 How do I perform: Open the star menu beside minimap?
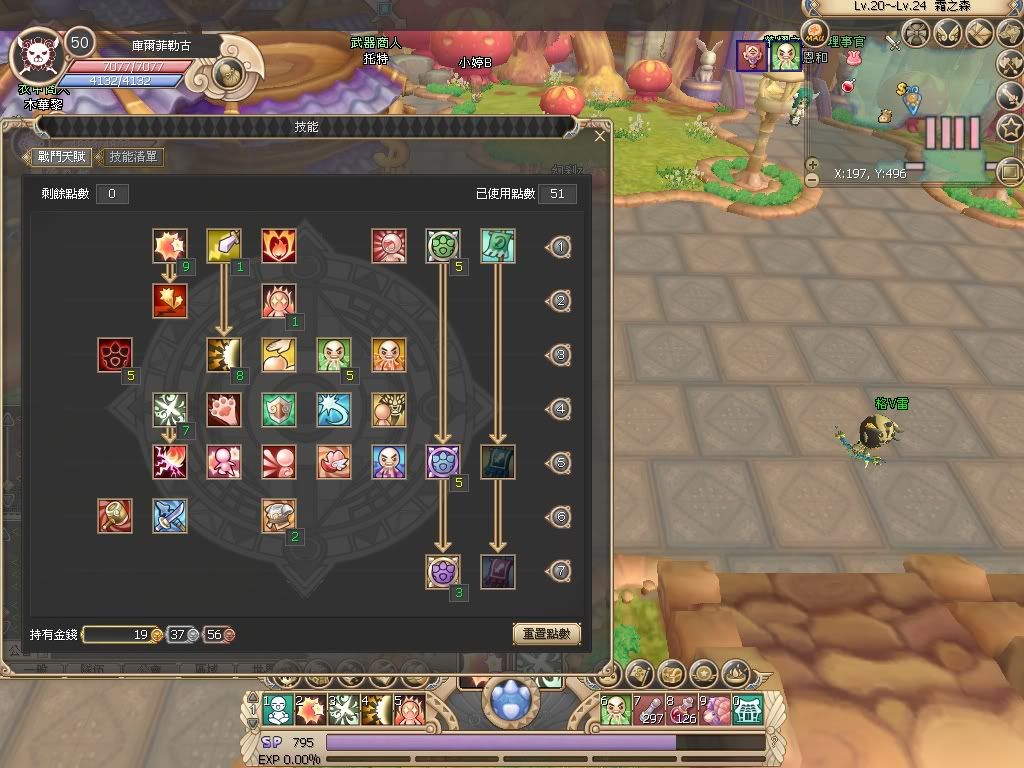click(x=1010, y=128)
